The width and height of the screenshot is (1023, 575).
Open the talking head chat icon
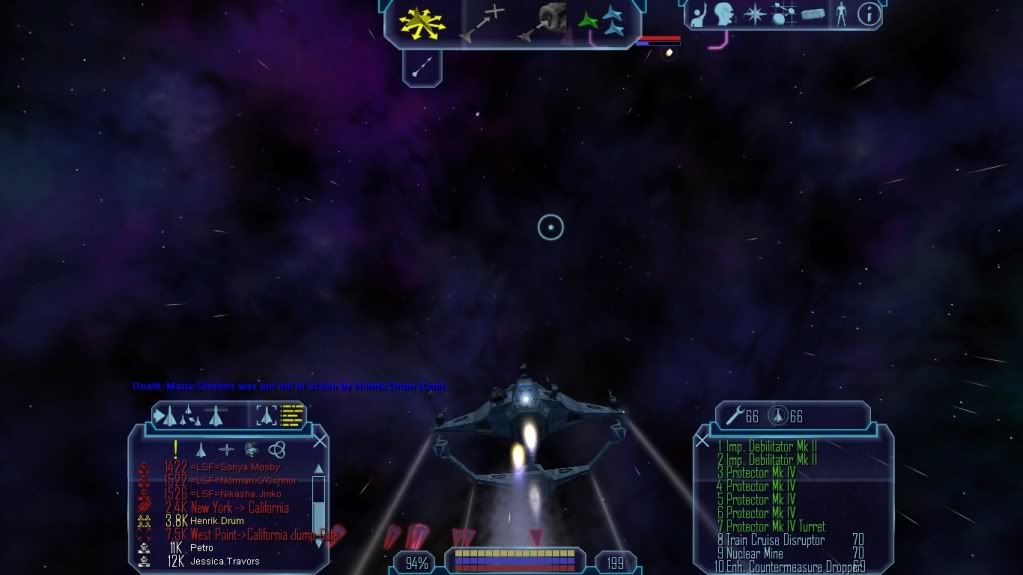pos(723,14)
